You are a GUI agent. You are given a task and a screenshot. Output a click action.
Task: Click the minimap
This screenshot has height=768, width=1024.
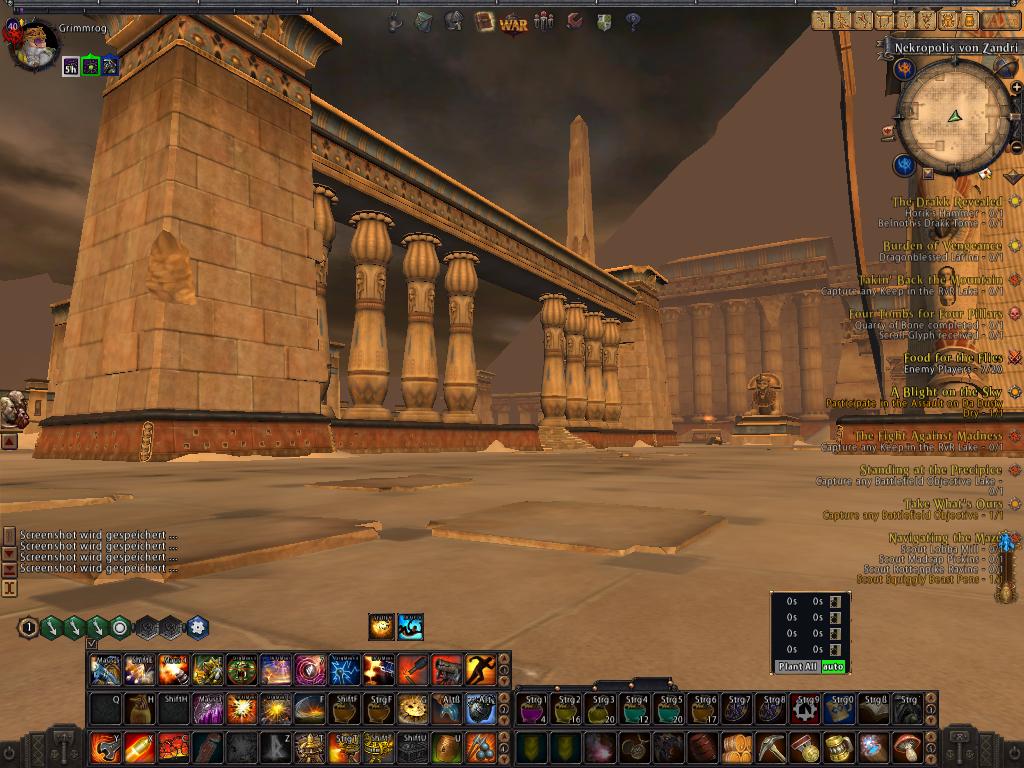coord(953,116)
